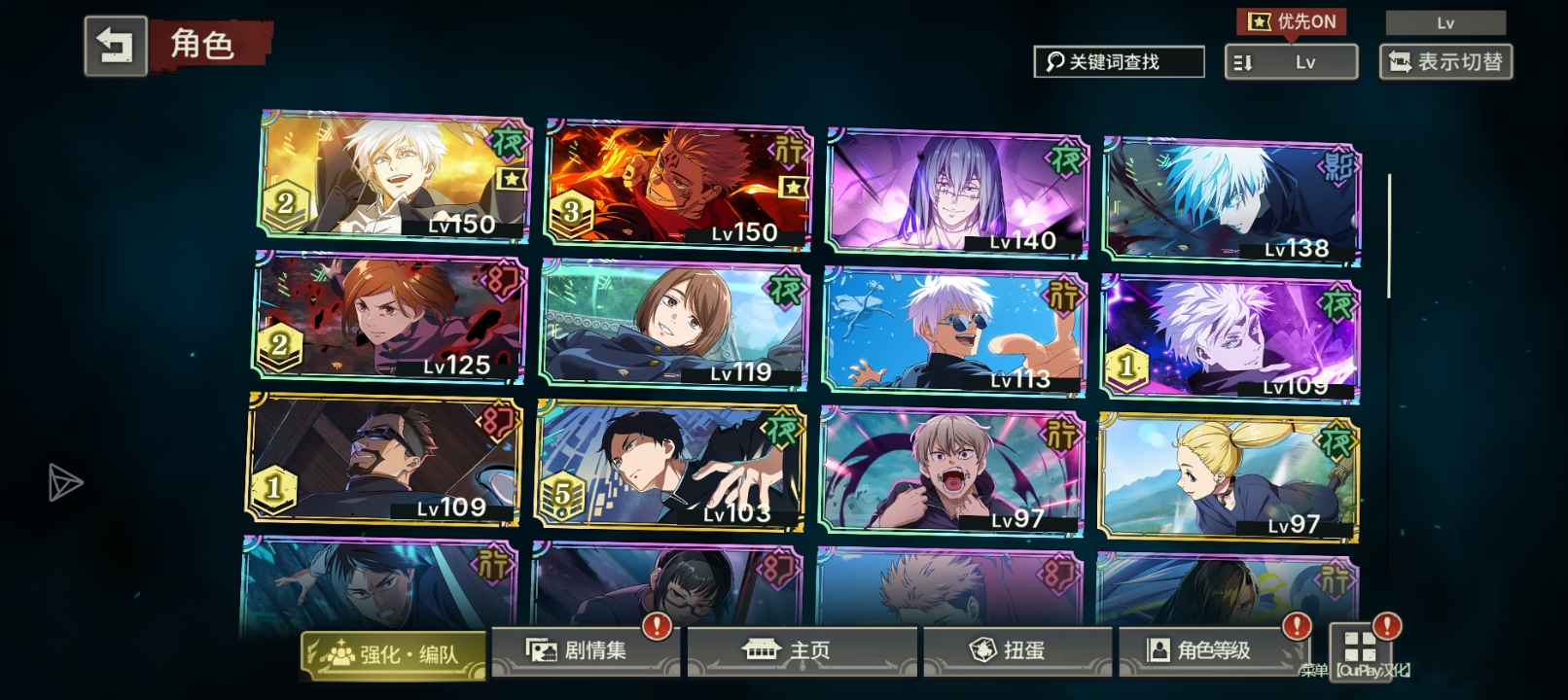Open the 角色等级 character level menu
Viewport: 1568px width, 700px height.
click(x=1212, y=650)
